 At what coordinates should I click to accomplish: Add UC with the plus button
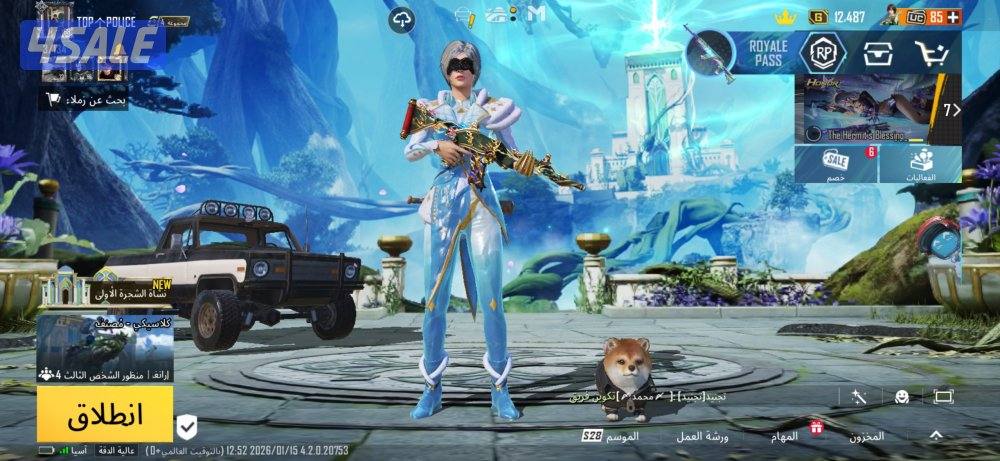point(953,16)
